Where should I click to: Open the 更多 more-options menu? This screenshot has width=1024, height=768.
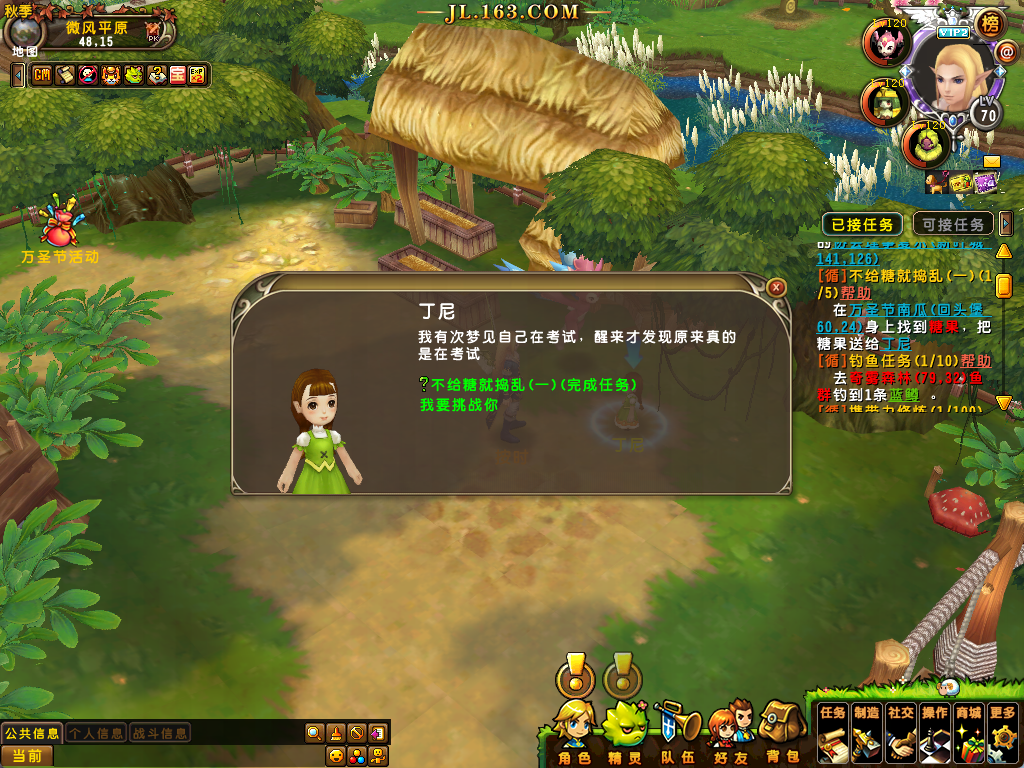pos(1002,729)
